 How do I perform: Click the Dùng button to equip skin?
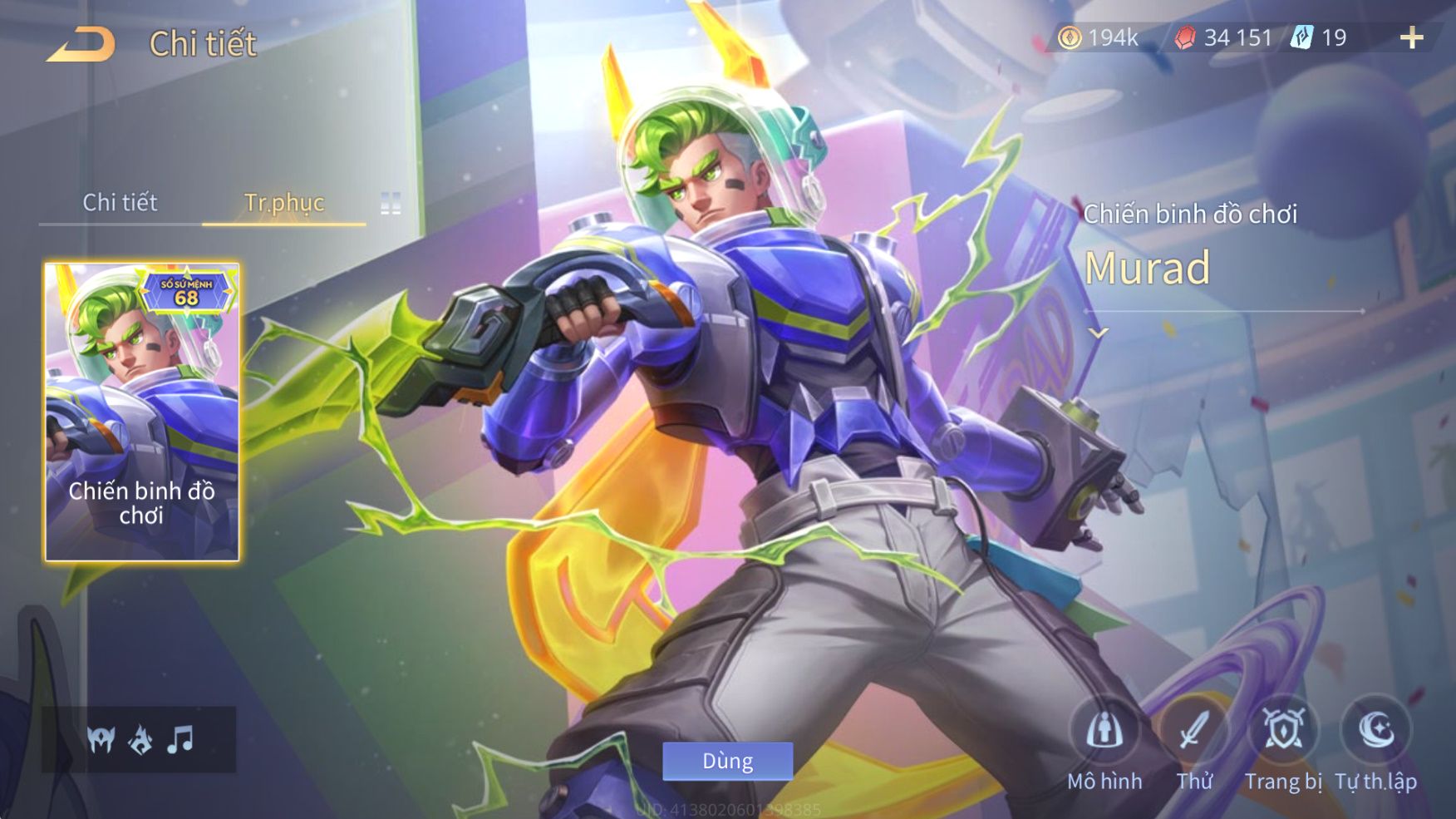727,761
